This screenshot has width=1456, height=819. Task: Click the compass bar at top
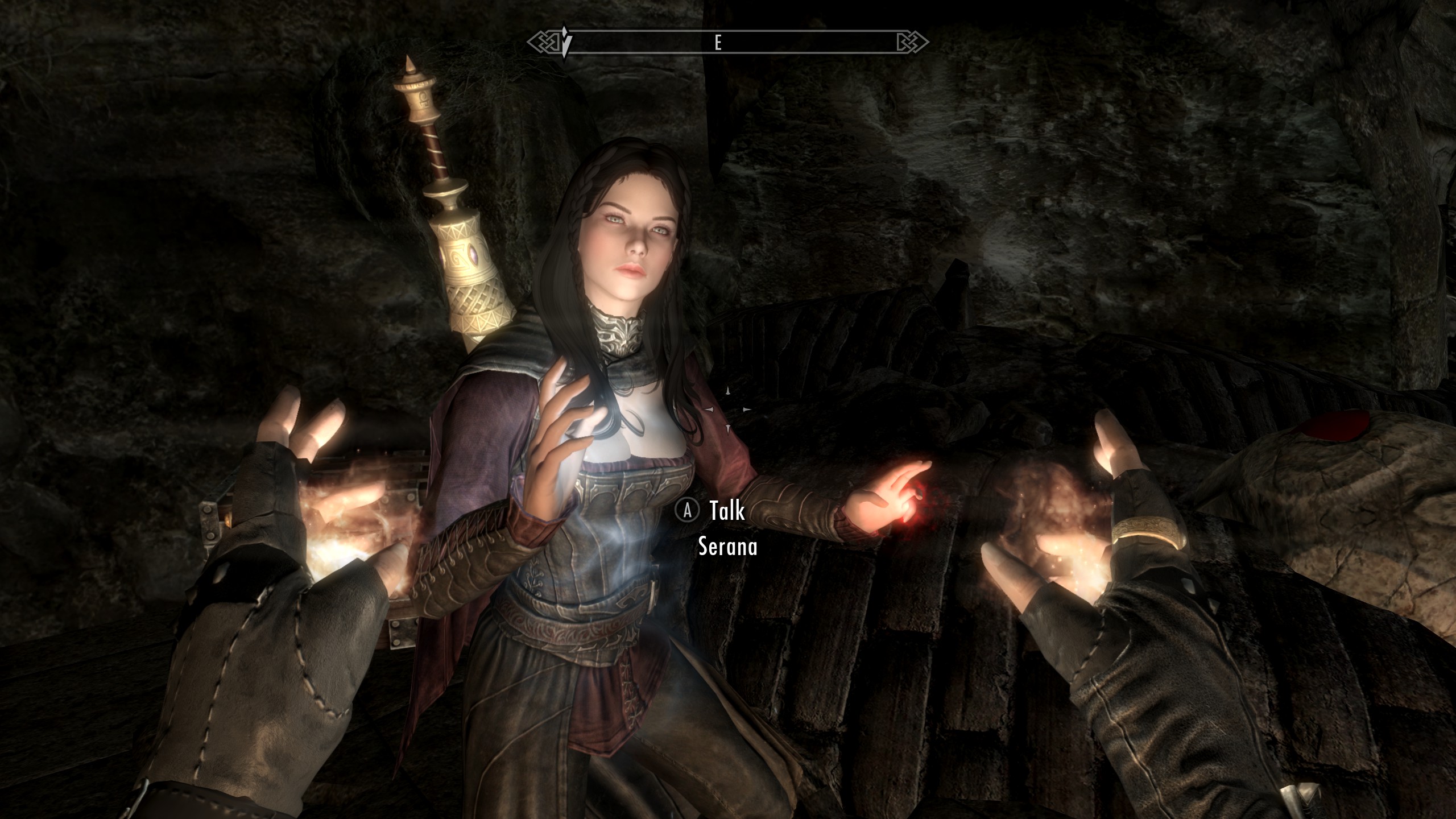tap(728, 42)
